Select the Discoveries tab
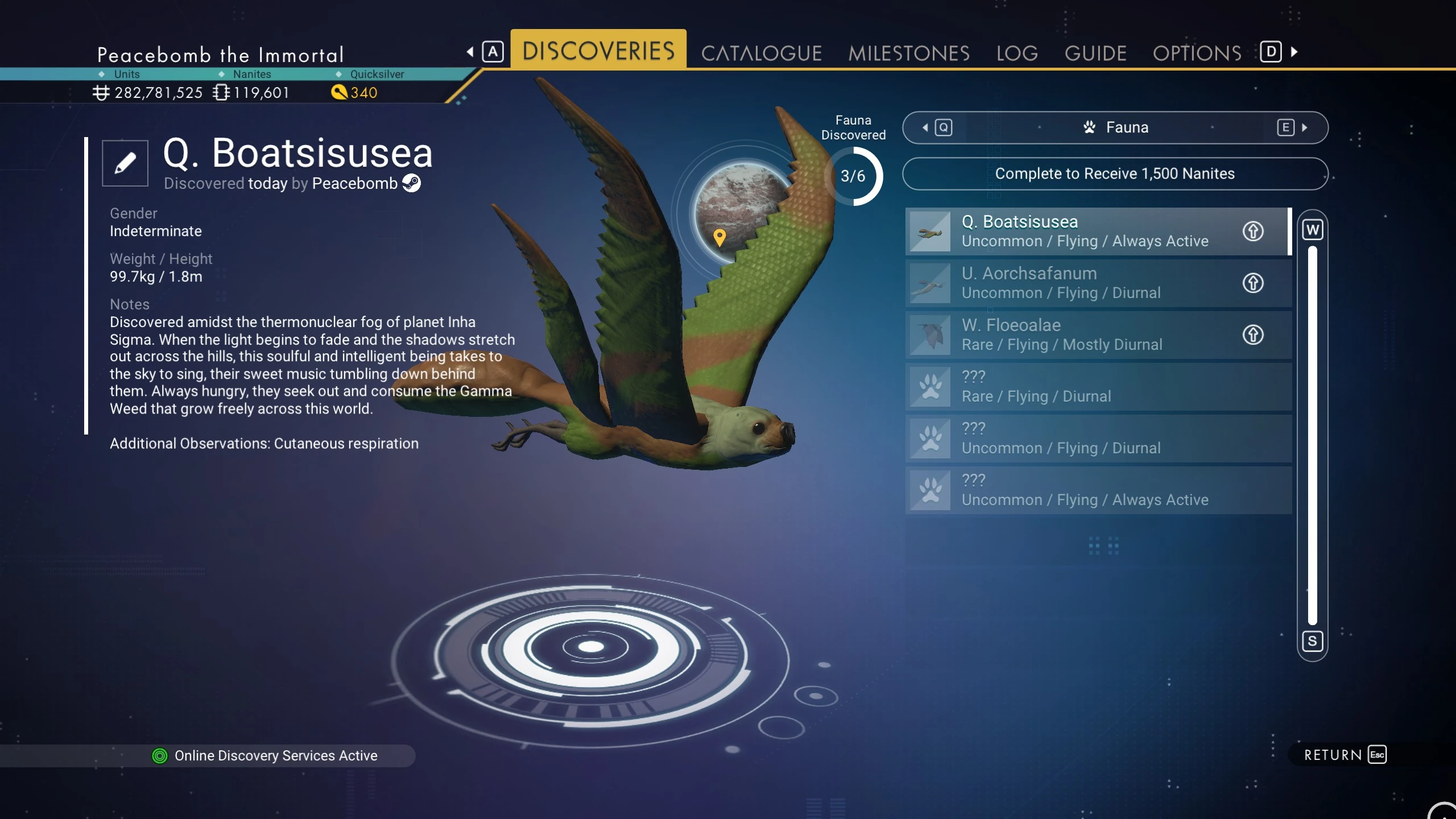 [x=598, y=51]
